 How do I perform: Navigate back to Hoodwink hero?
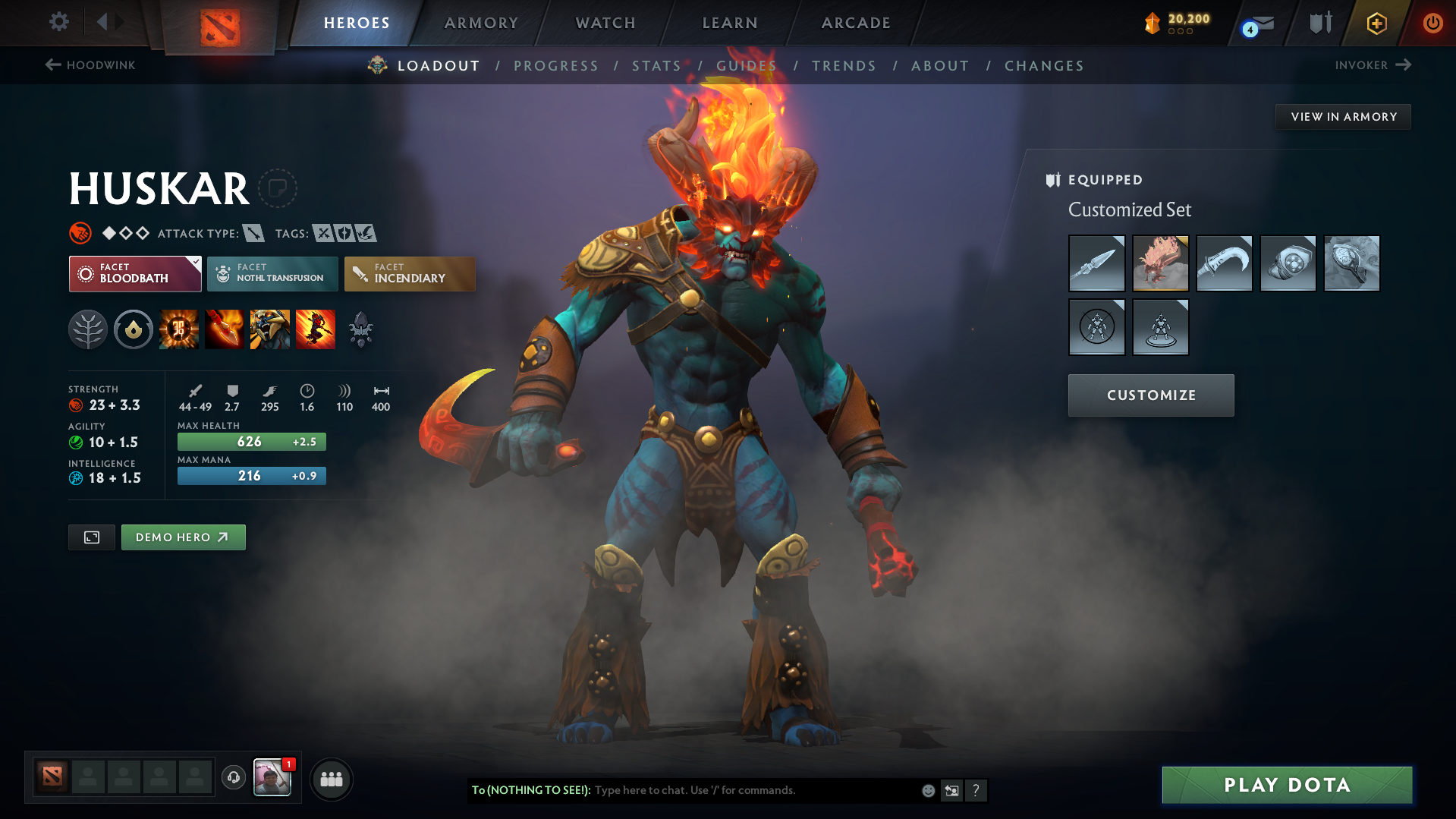(89, 65)
